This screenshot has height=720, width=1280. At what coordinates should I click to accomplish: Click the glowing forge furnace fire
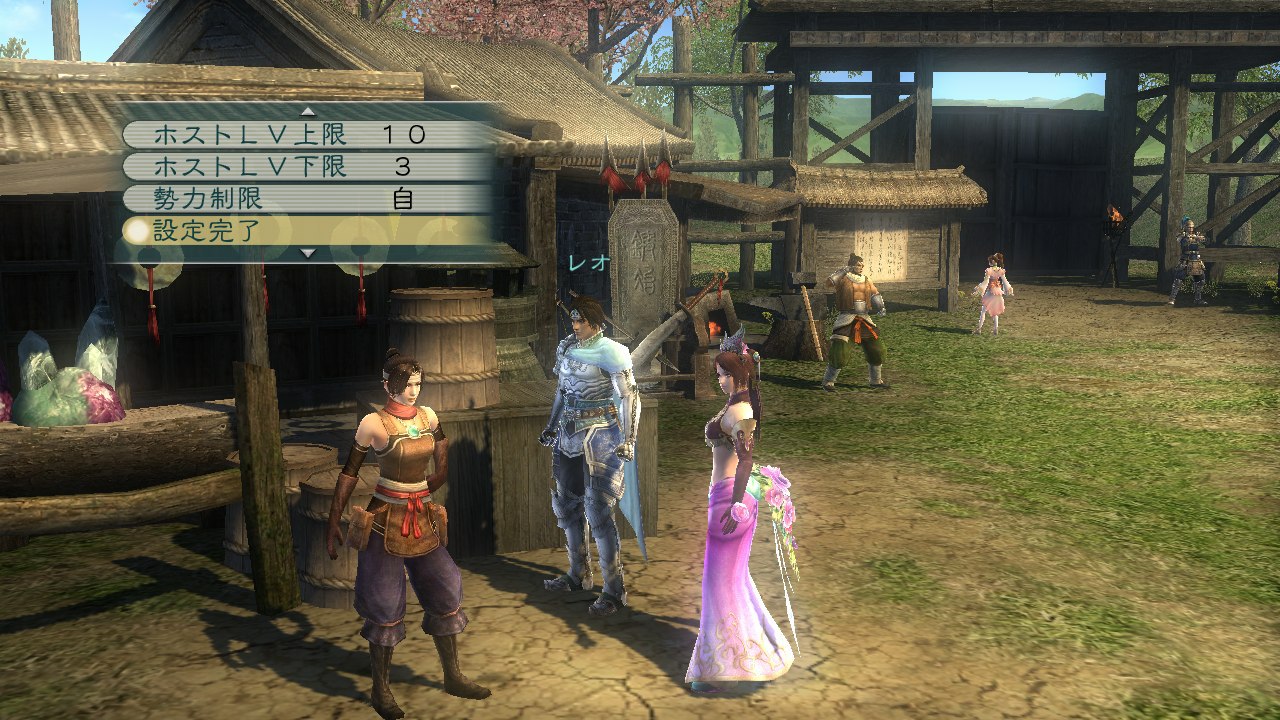716,327
